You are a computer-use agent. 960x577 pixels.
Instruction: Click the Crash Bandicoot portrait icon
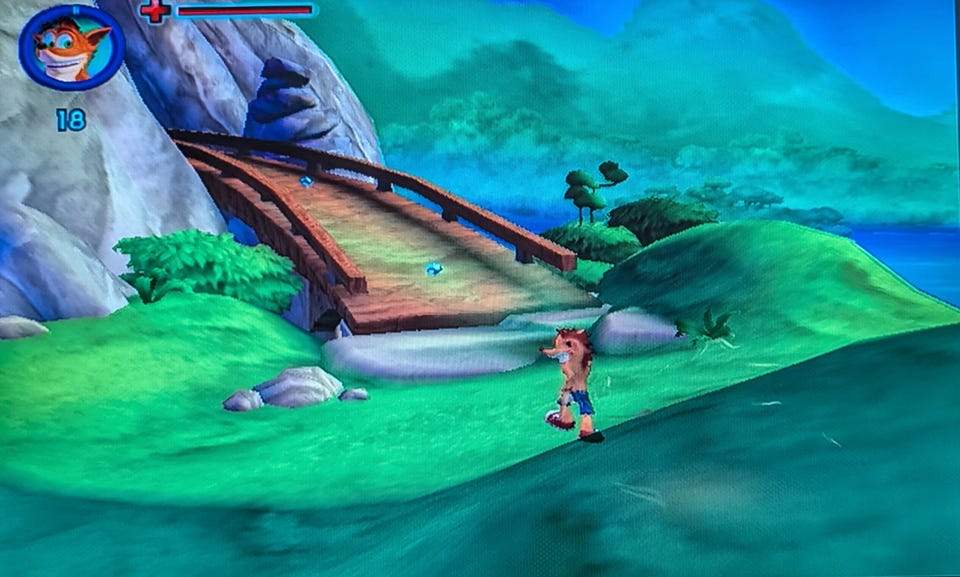pos(71,47)
